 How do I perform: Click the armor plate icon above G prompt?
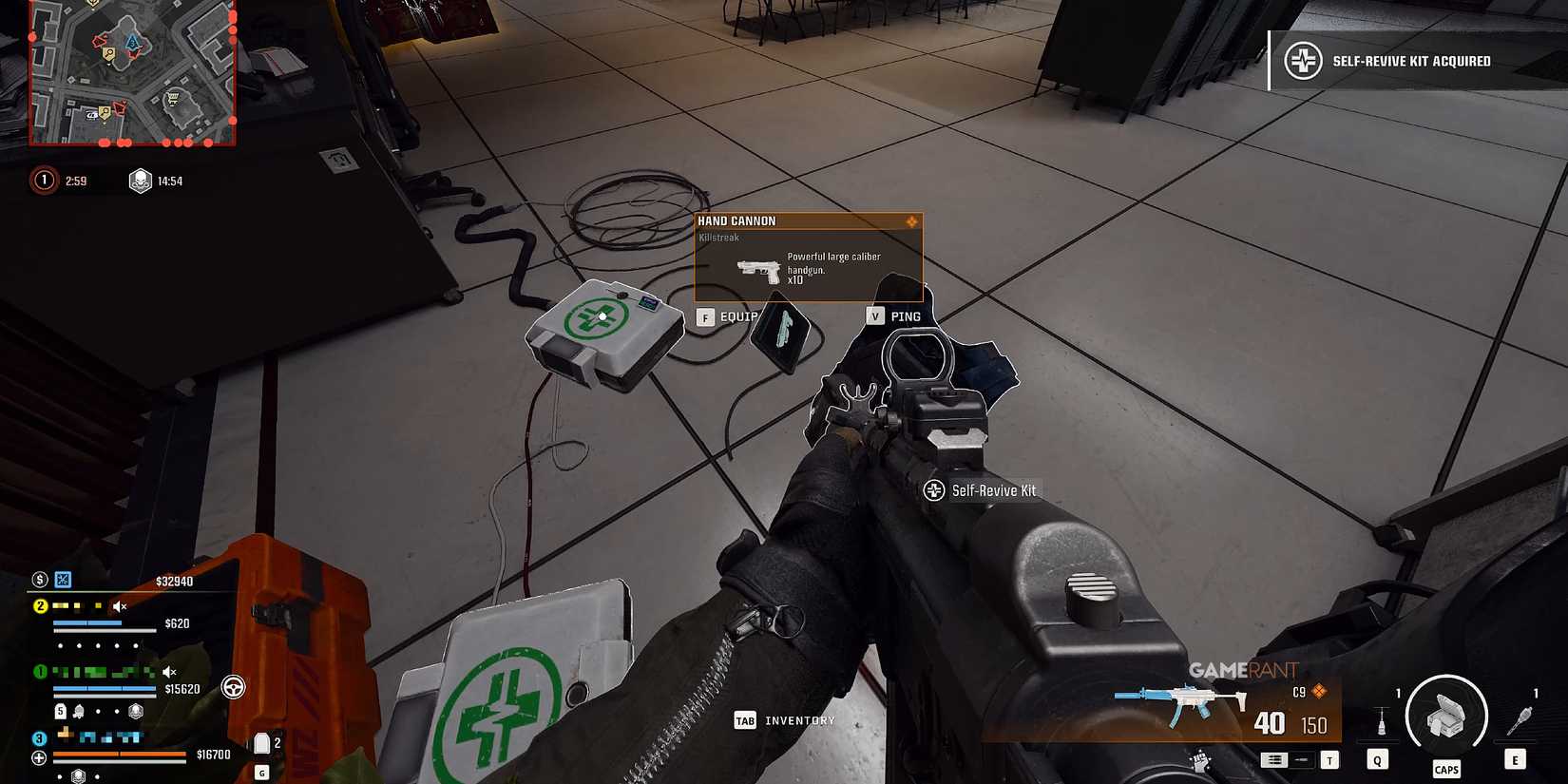click(x=261, y=744)
